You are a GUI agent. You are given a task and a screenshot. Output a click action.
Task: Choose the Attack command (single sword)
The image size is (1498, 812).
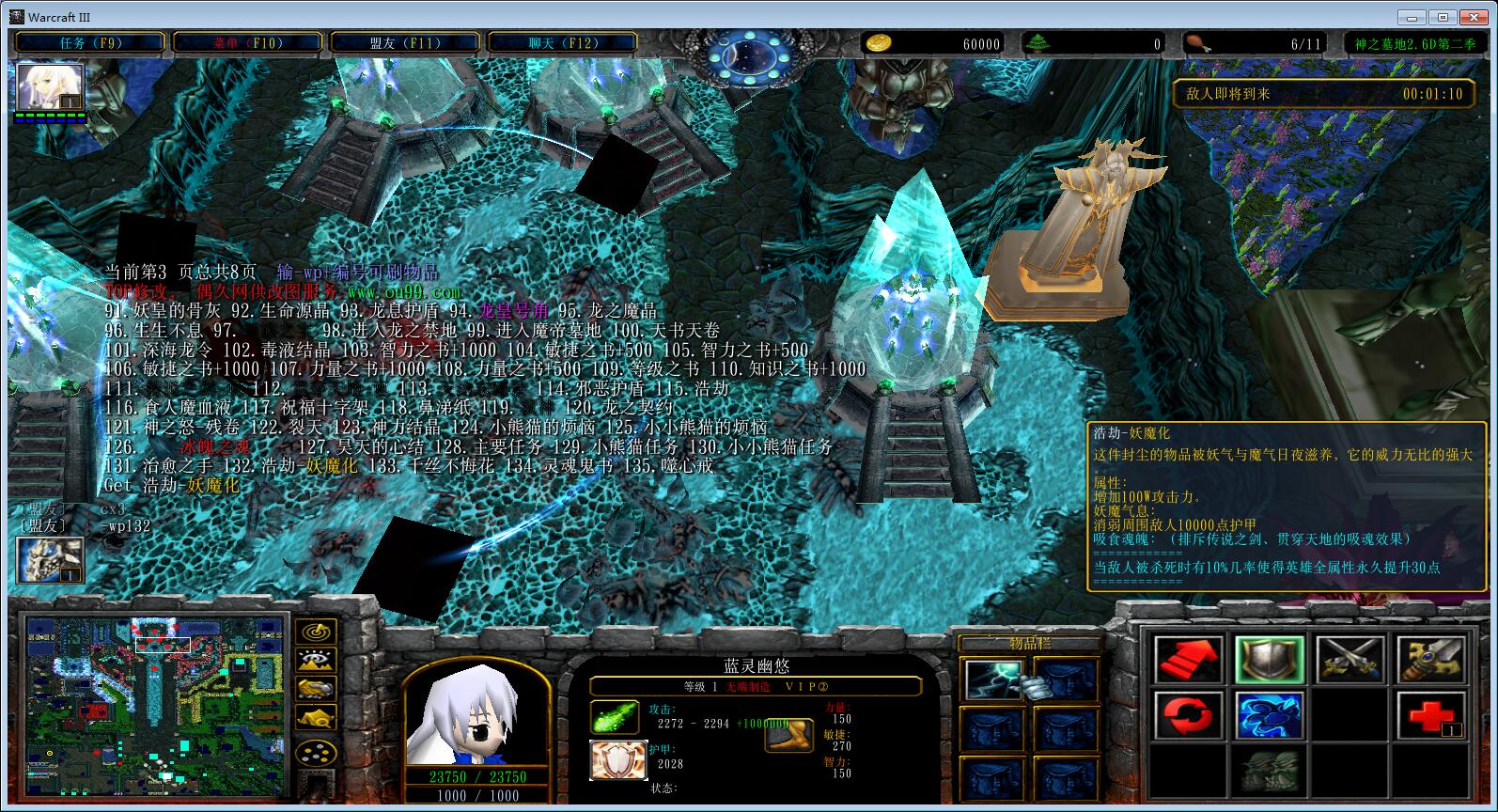(1431, 660)
